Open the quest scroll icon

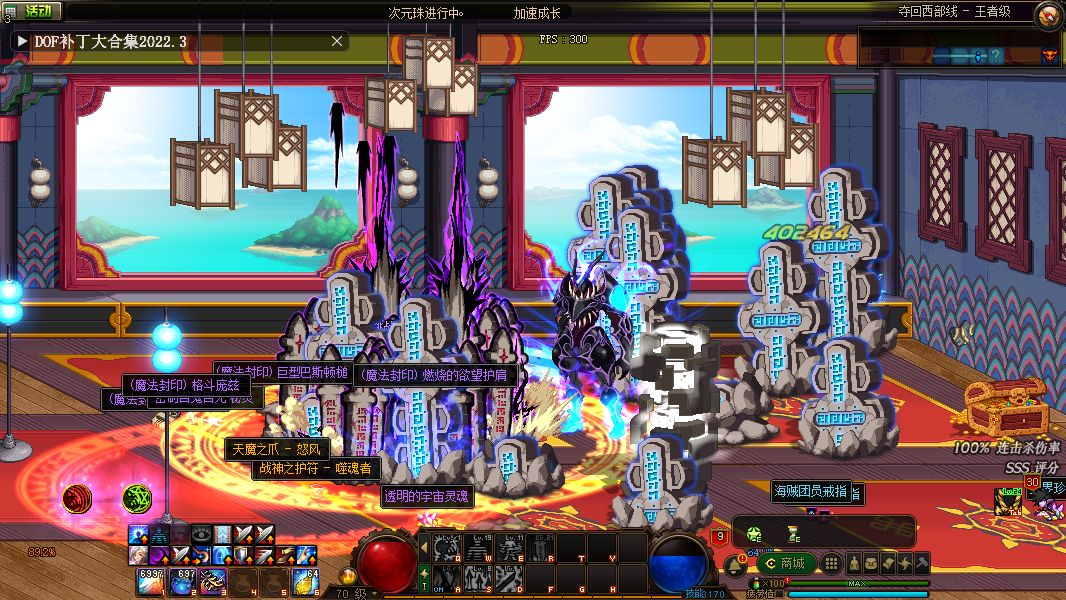tap(887, 563)
